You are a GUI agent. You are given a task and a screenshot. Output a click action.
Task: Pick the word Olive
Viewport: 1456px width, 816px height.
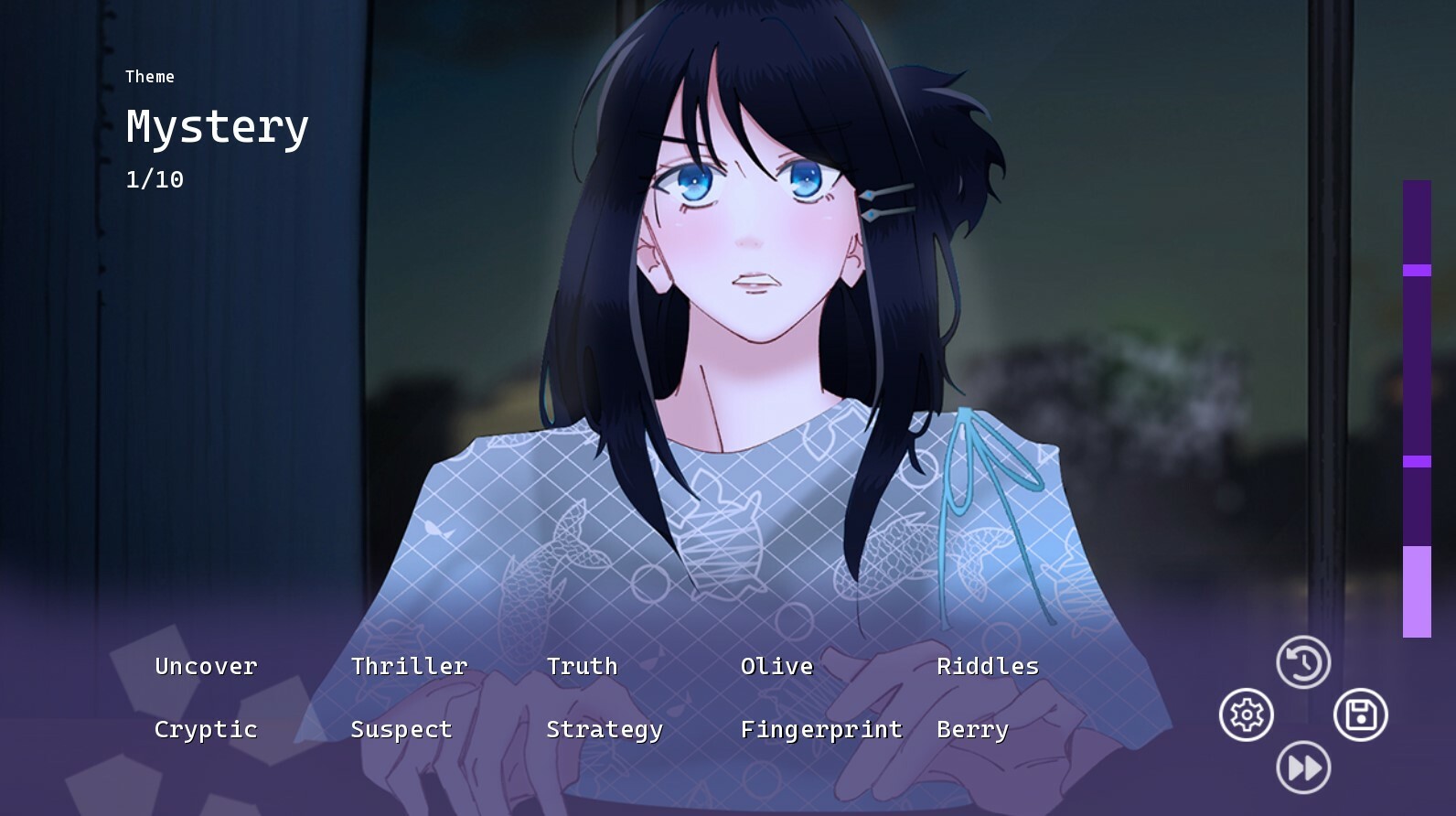[x=776, y=666]
